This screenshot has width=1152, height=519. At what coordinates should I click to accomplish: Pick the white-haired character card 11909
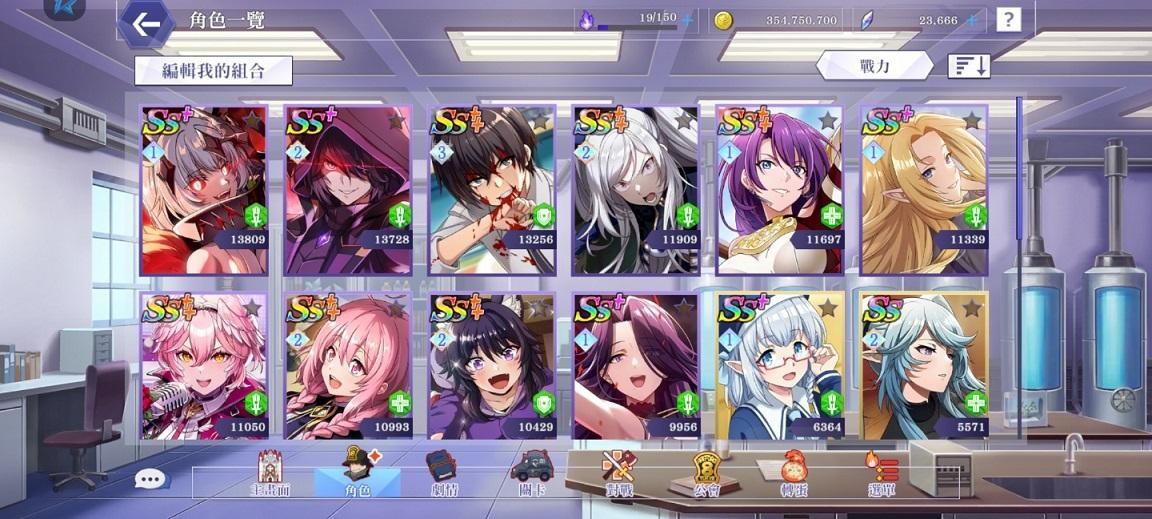(635, 190)
